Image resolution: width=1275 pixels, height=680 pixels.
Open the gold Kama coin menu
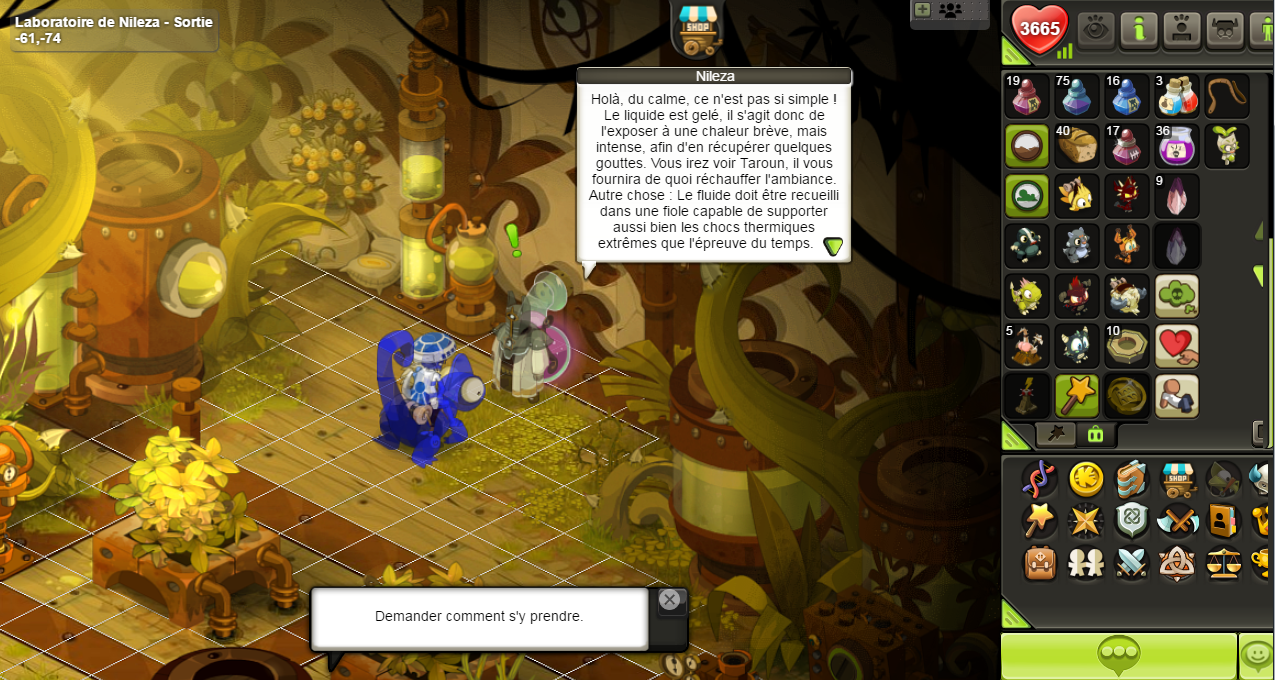[x=1087, y=479]
